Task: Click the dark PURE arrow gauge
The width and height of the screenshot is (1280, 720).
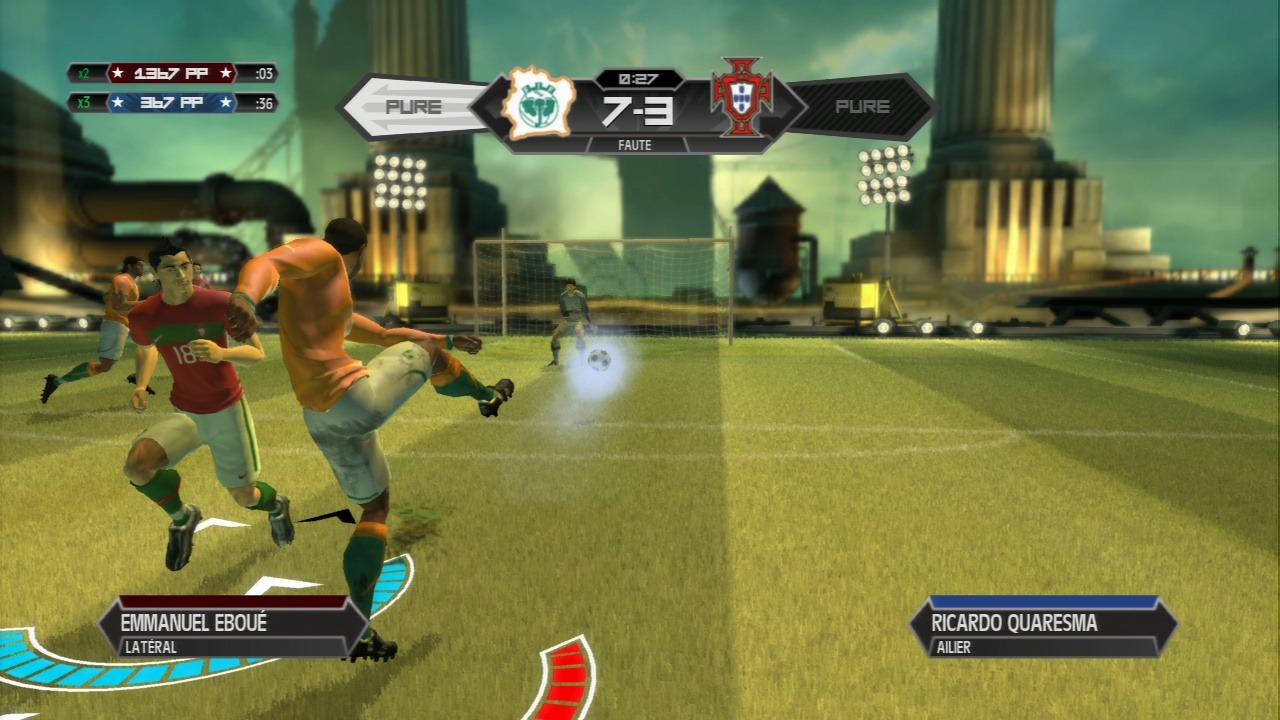Action: point(862,106)
